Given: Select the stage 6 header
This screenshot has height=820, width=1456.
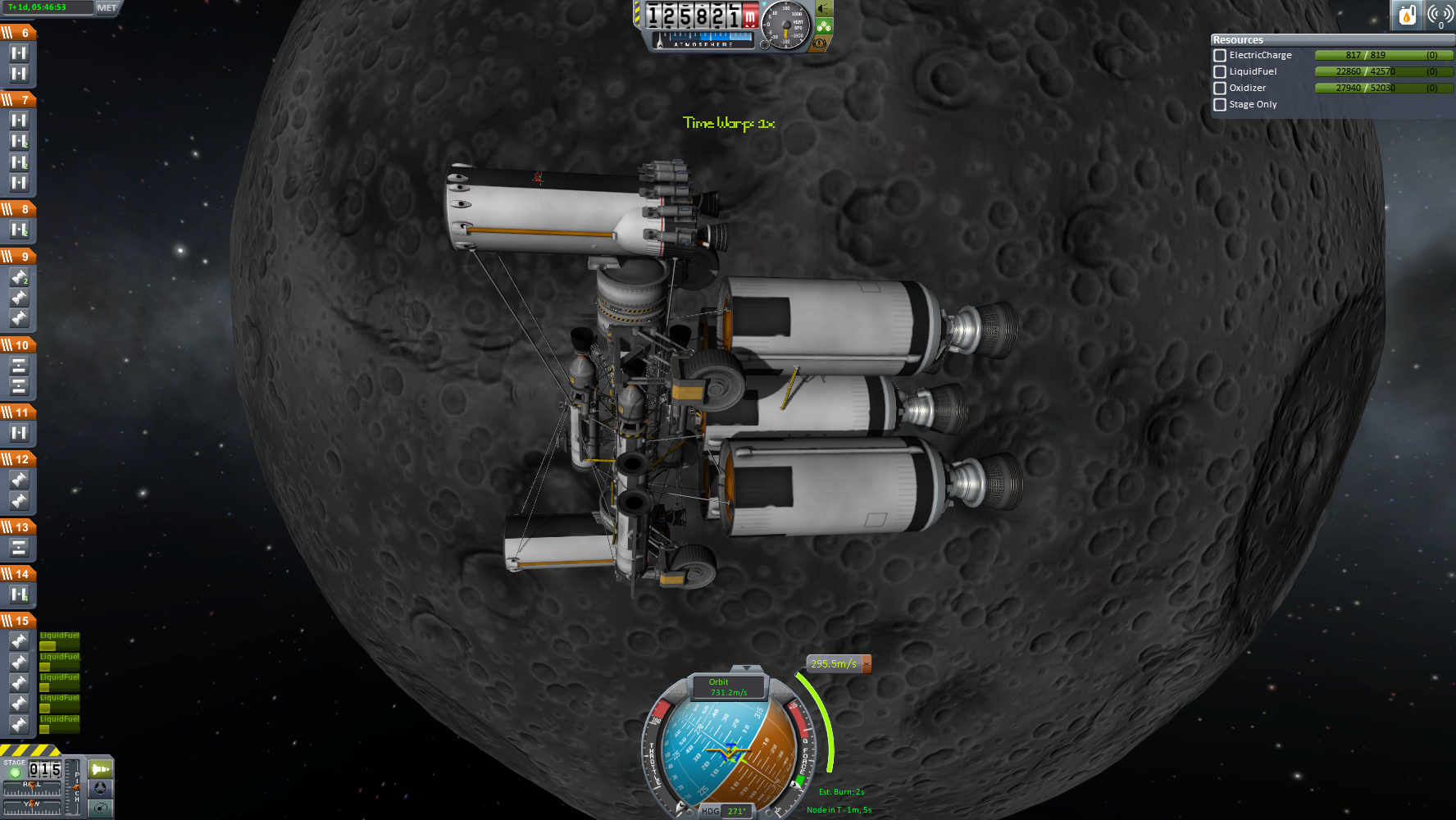Looking at the screenshot, I should (x=18, y=33).
